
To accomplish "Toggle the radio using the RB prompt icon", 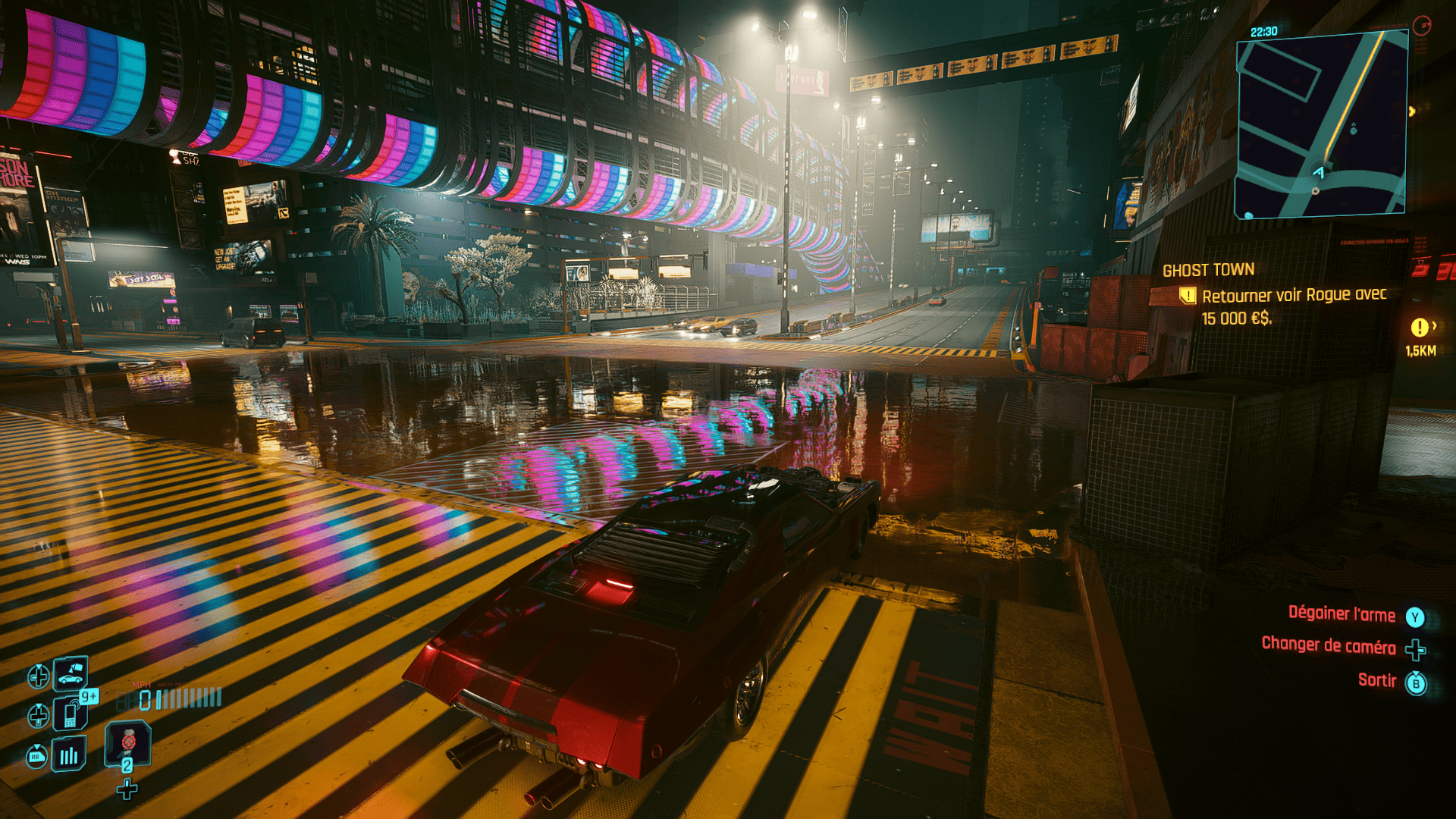I will click(37, 756).
